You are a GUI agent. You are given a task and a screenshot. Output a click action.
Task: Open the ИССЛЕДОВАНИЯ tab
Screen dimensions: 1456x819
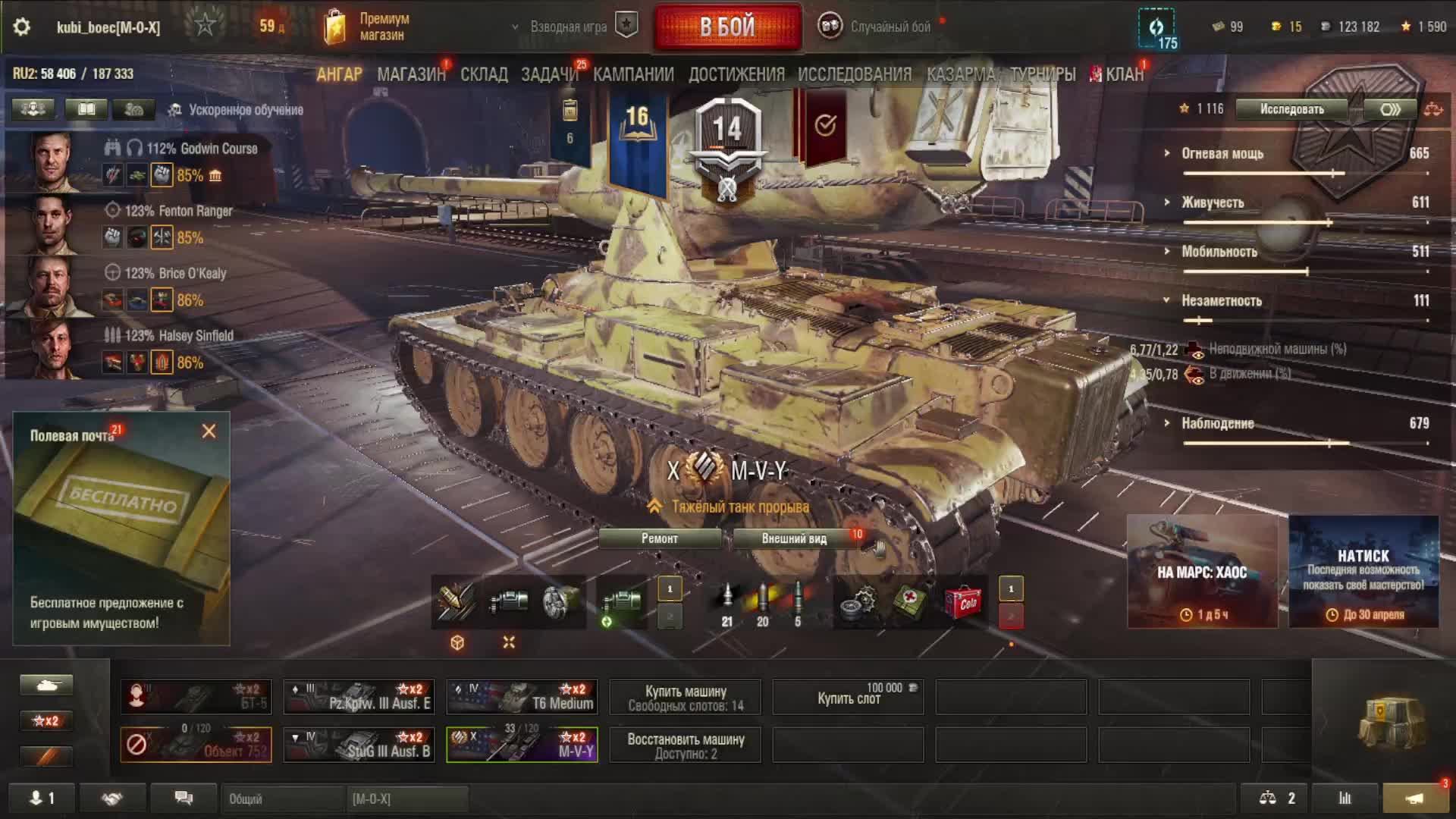pos(855,74)
